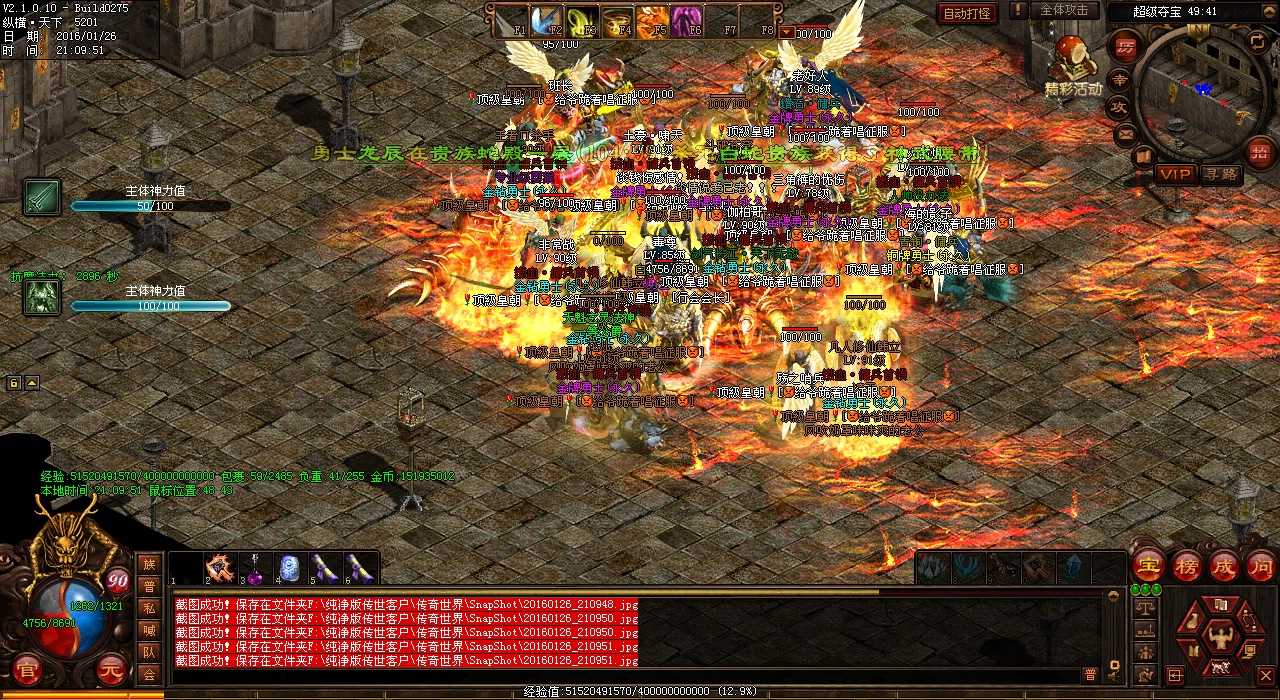Open the 宝 treasure shop button
The height and width of the screenshot is (700, 1280).
(1150, 565)
